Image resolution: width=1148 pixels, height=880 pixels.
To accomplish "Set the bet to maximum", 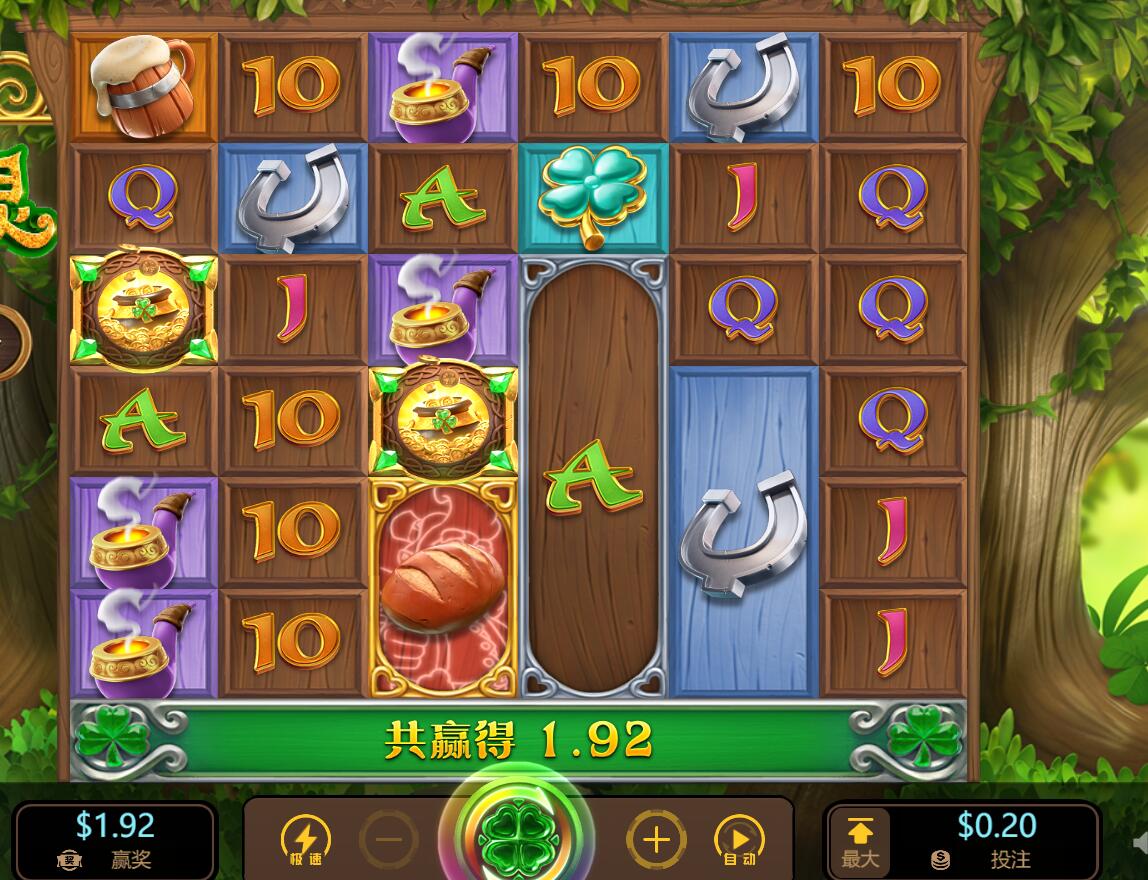I will [860, 840].
